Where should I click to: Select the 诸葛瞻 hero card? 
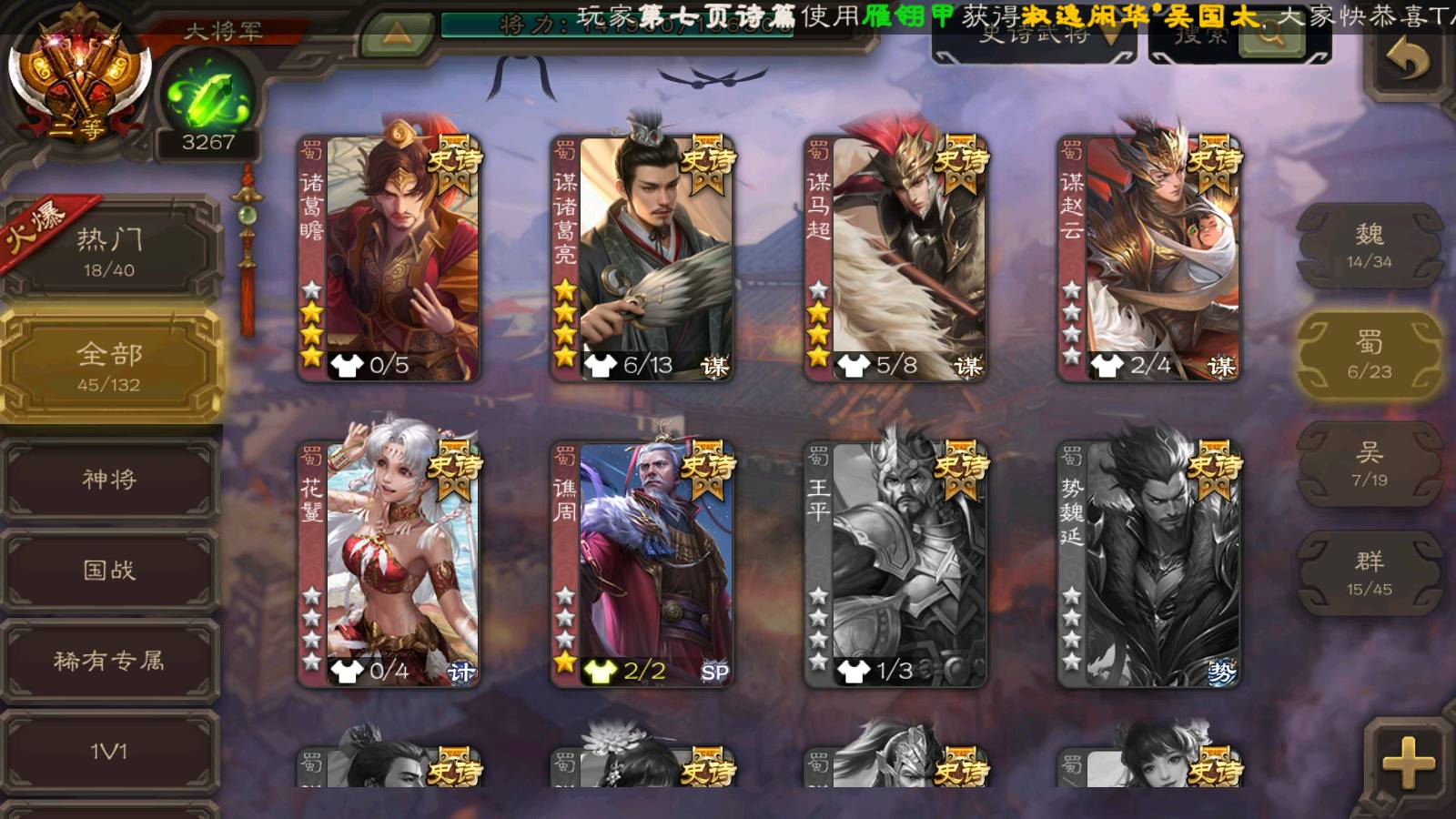389,259
